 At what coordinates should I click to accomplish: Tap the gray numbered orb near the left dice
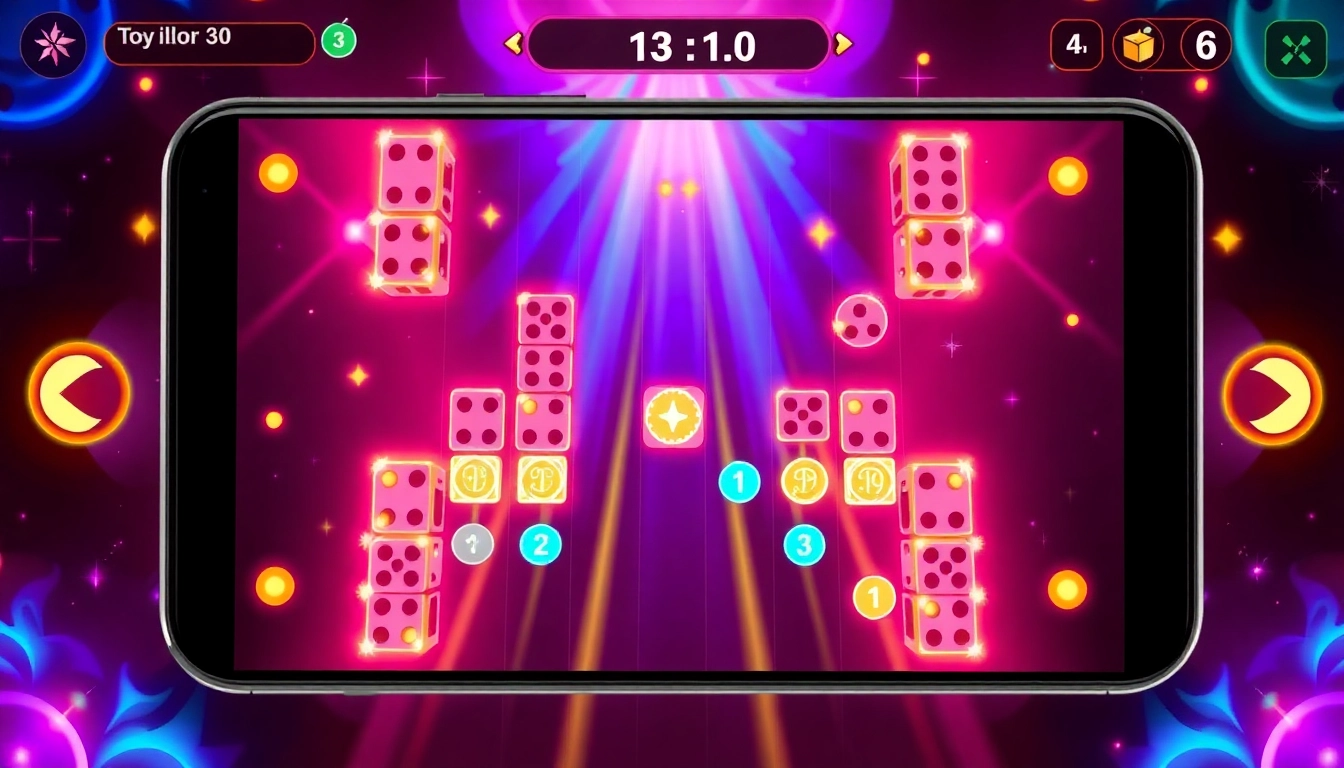(472, 545)
